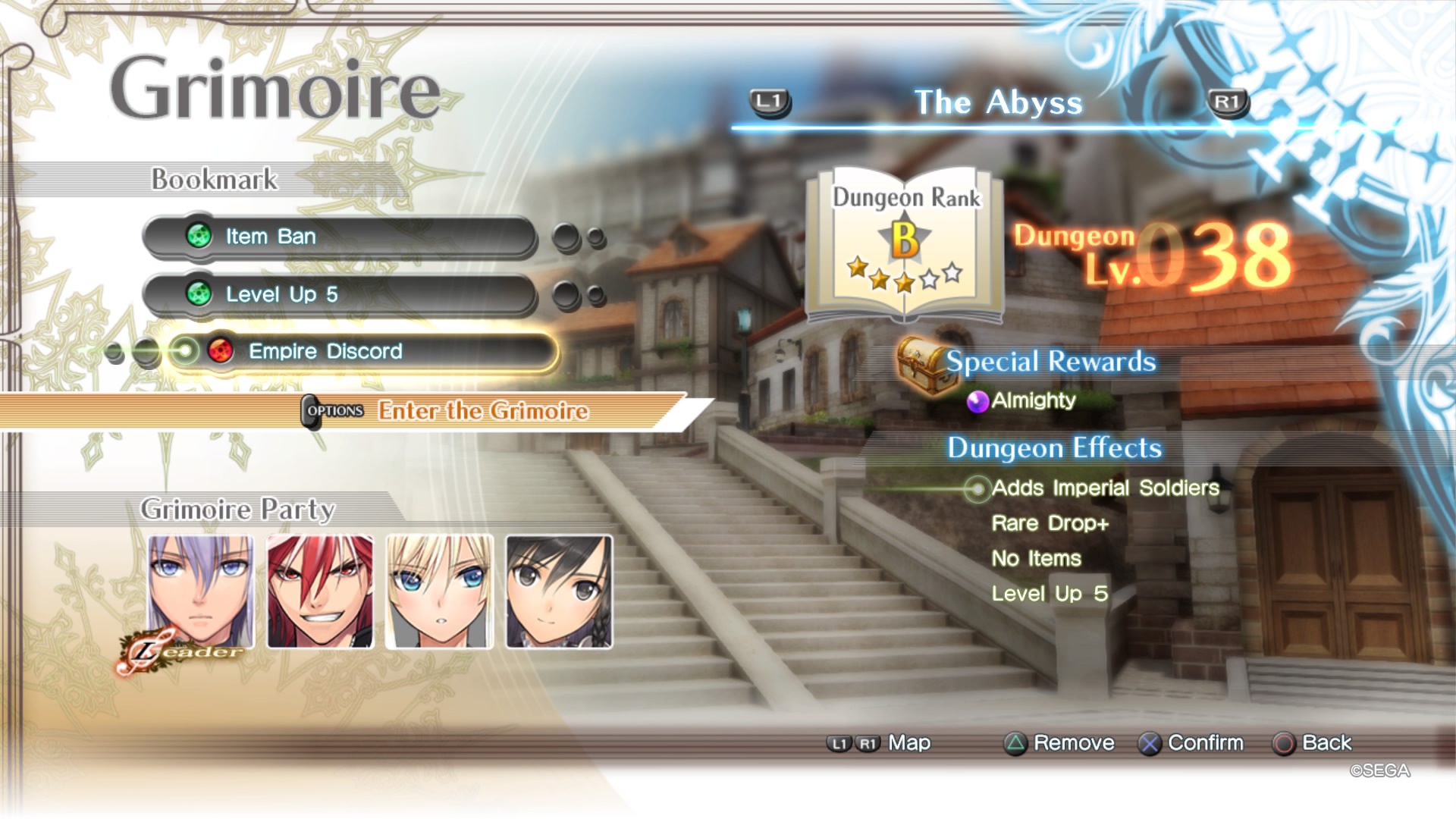Choose the Level Up 5 bookmark

click(x=340, y=294)
